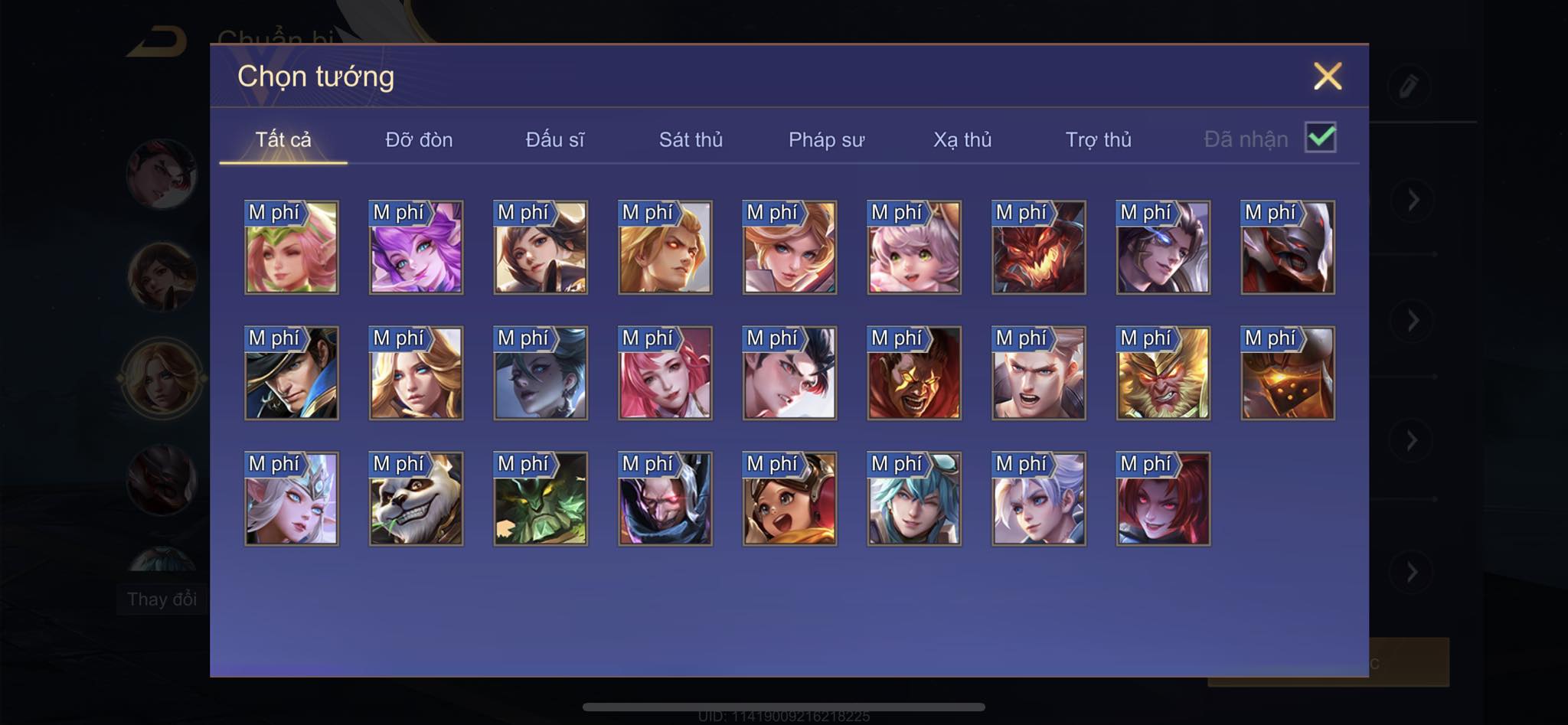This screenshot has width=1568, height=725.
Task: Pick the hero wearing a black pirate hat
Action: 292,374
